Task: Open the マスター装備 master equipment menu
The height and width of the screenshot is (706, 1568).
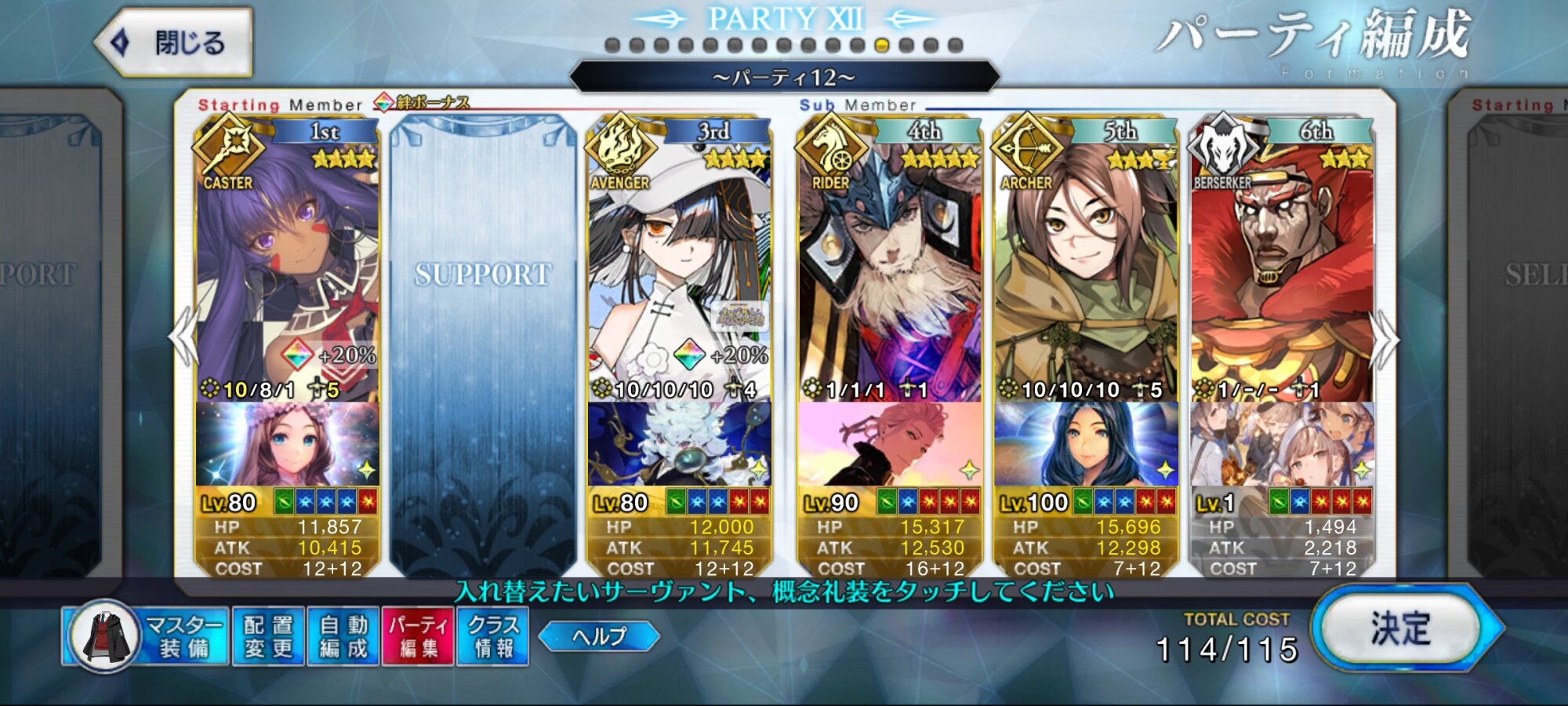Action: (147, 636)
